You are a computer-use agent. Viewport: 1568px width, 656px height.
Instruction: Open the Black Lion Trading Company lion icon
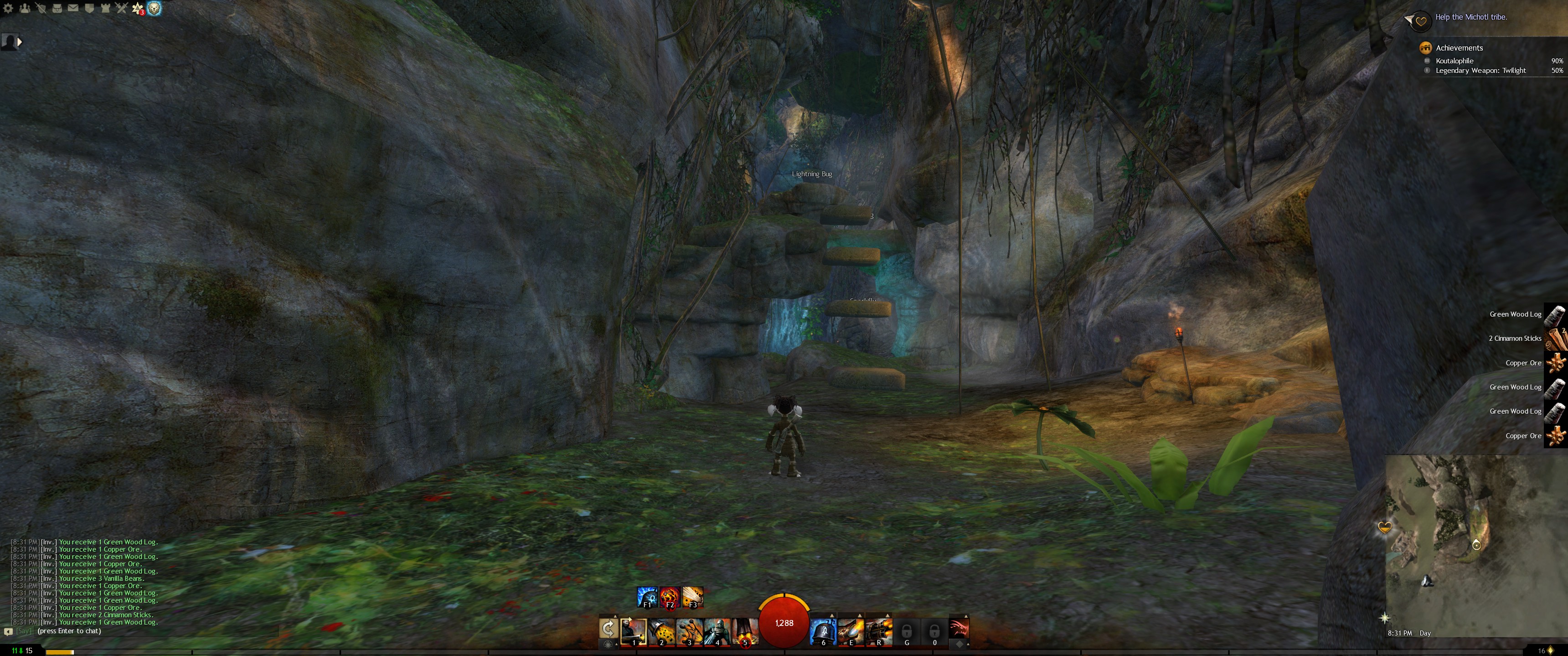[x=155, y=9]
